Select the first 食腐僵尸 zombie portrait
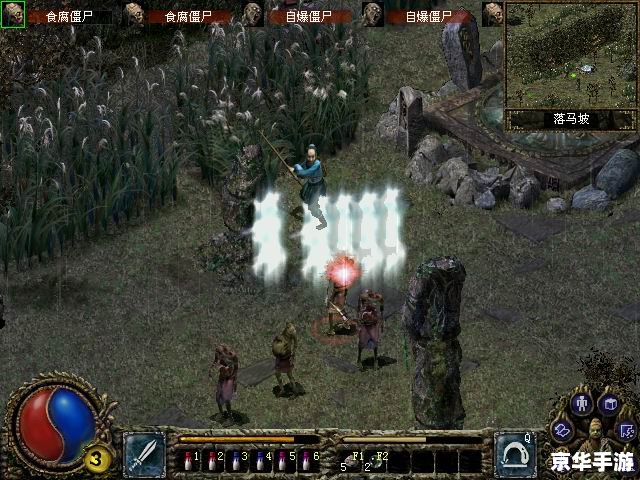The width and height of the screenshot is (640, 480). click(13, 14)
